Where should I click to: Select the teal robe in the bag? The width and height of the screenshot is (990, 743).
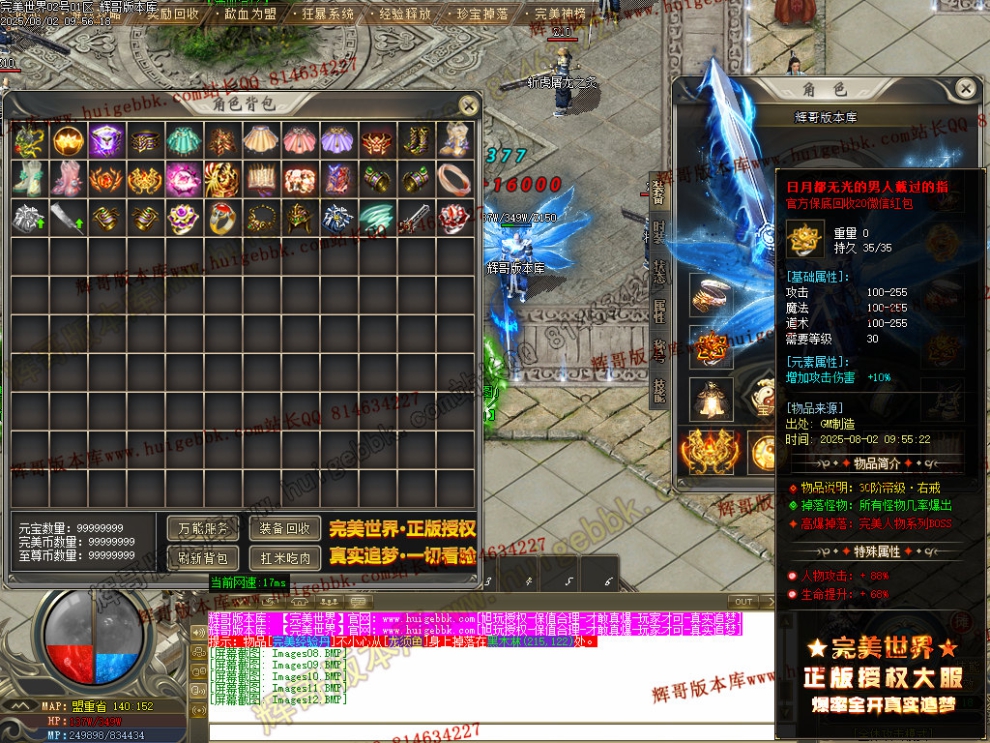coord(184,140)
